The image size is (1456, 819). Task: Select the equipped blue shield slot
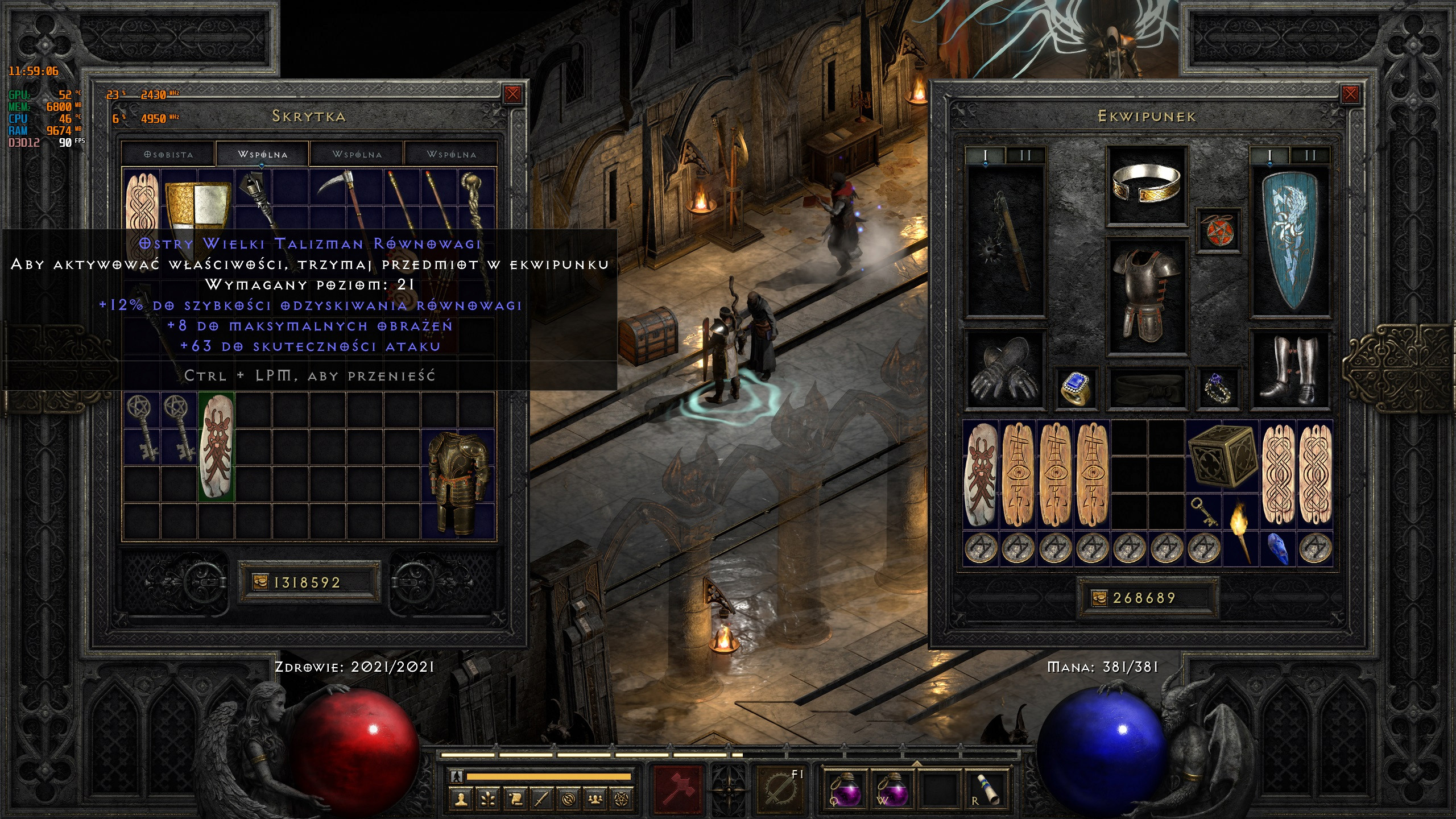click(1290, 242)
